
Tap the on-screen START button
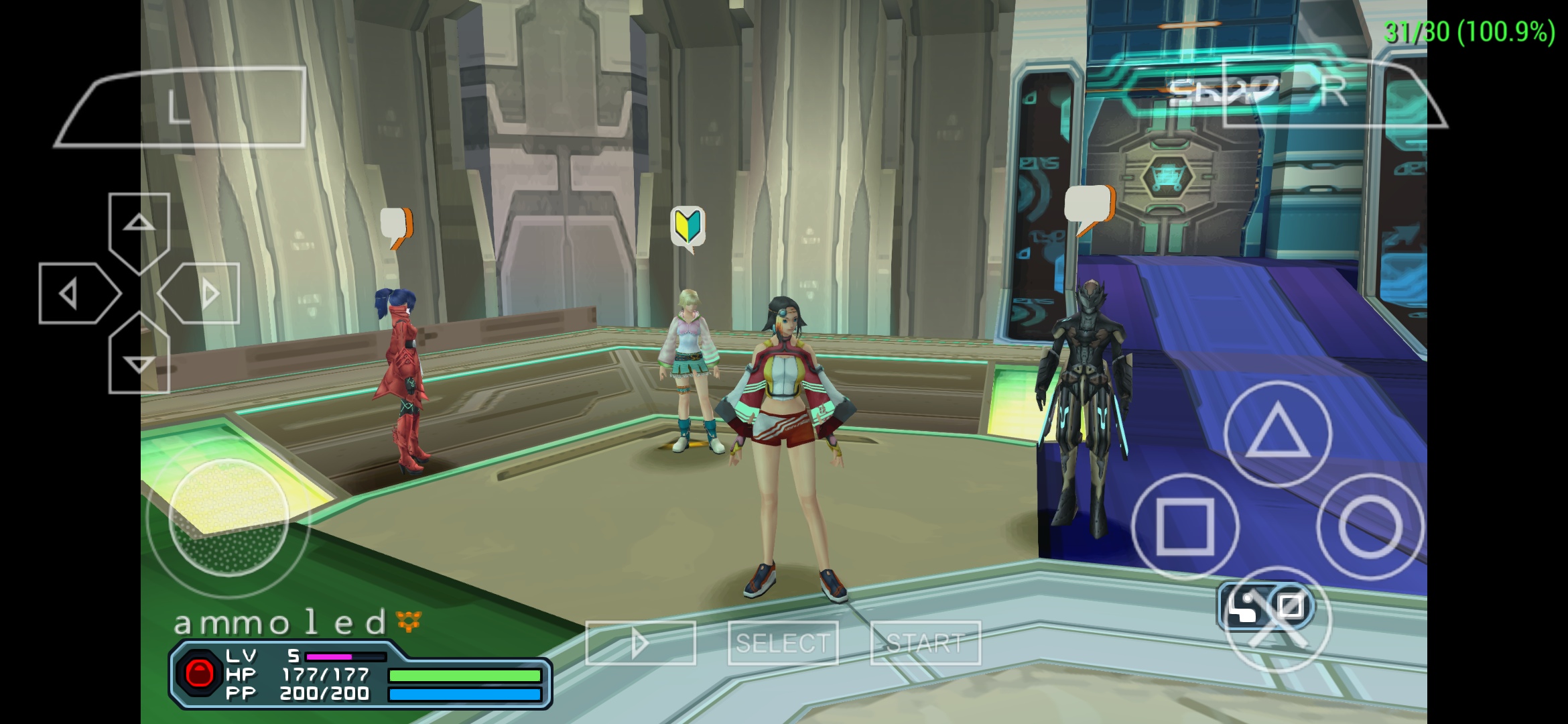925,644
